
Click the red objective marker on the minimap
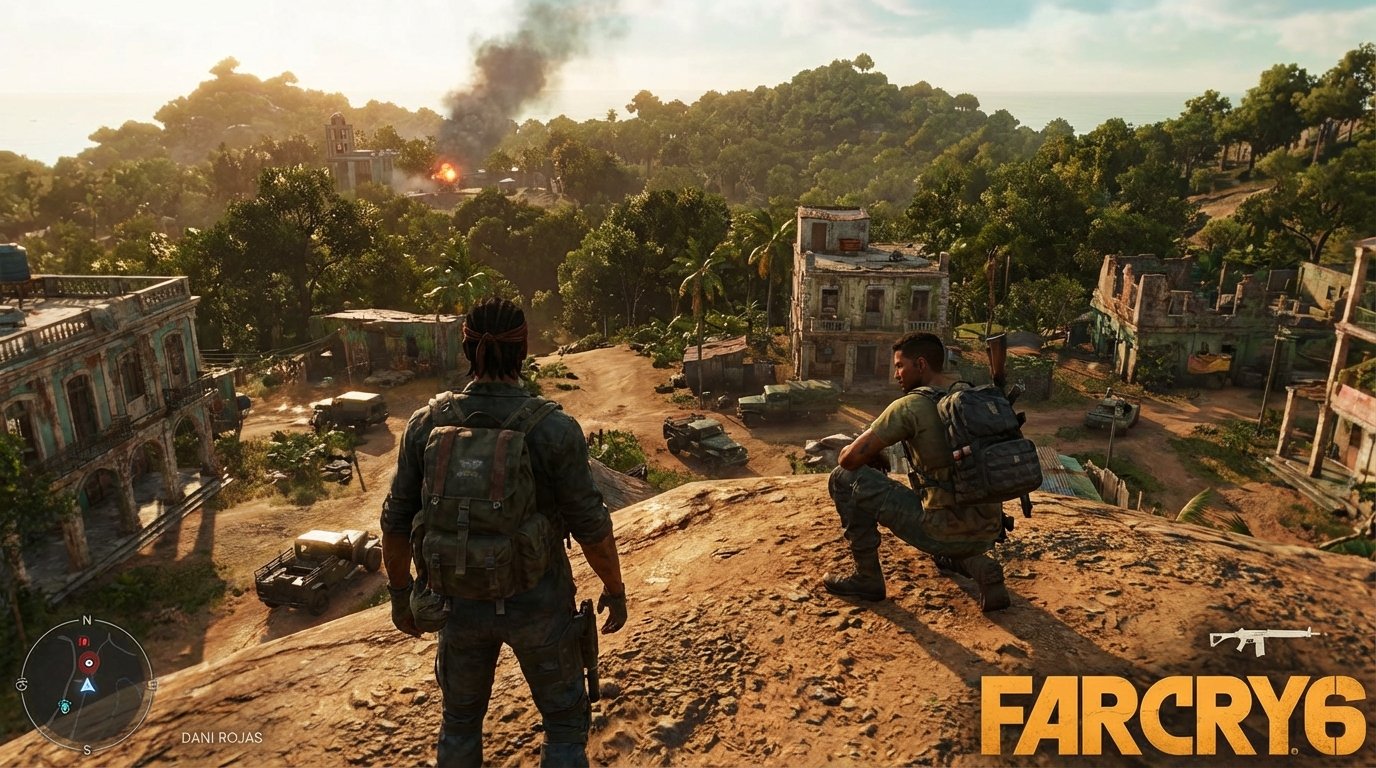click(x=89, y=662)
